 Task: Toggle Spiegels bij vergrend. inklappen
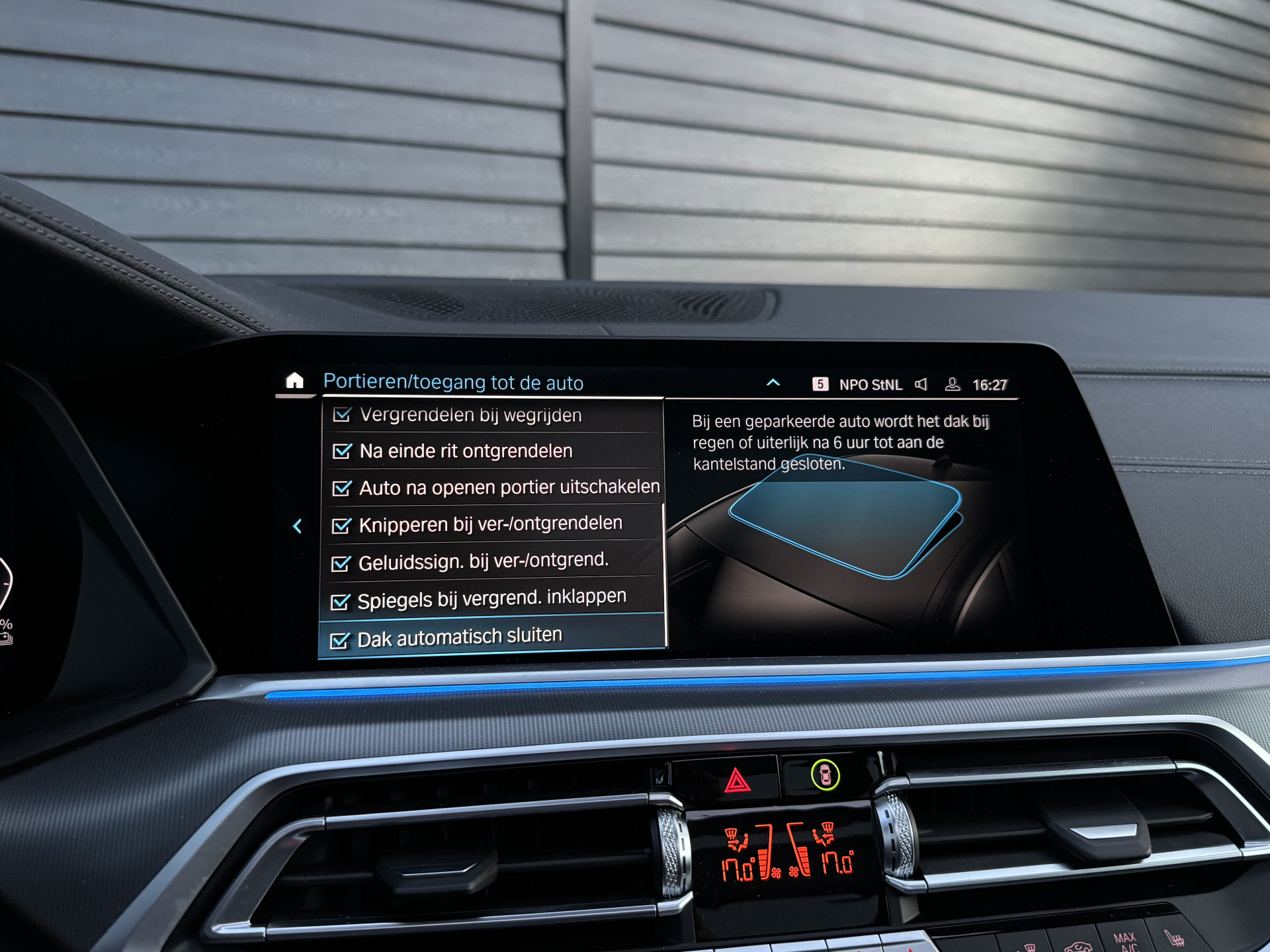click(x=340, y=602)
